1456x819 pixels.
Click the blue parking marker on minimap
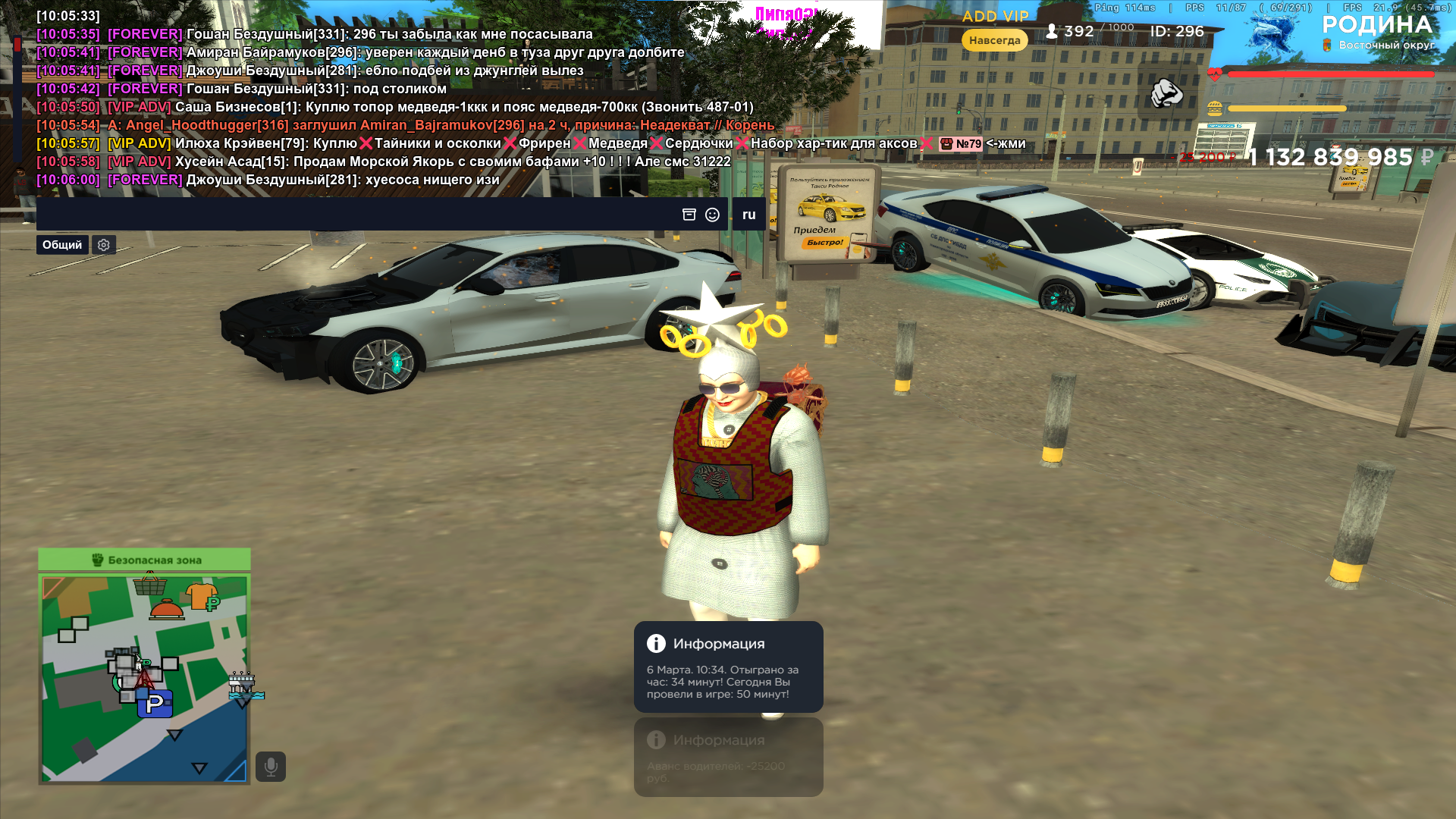point(155,704)
